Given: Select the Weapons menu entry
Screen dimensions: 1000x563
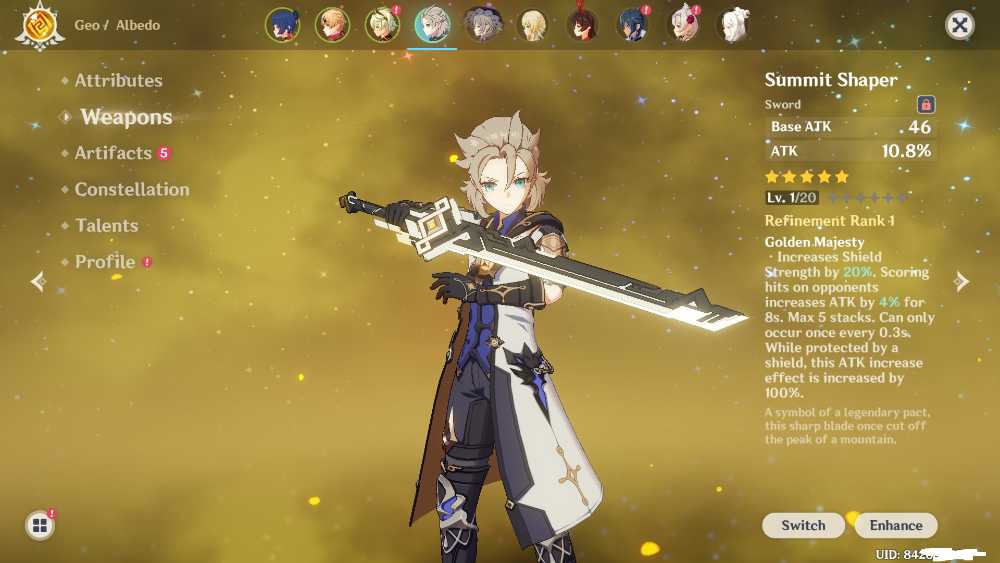Looking at the screenshot, I should (126, 117).
